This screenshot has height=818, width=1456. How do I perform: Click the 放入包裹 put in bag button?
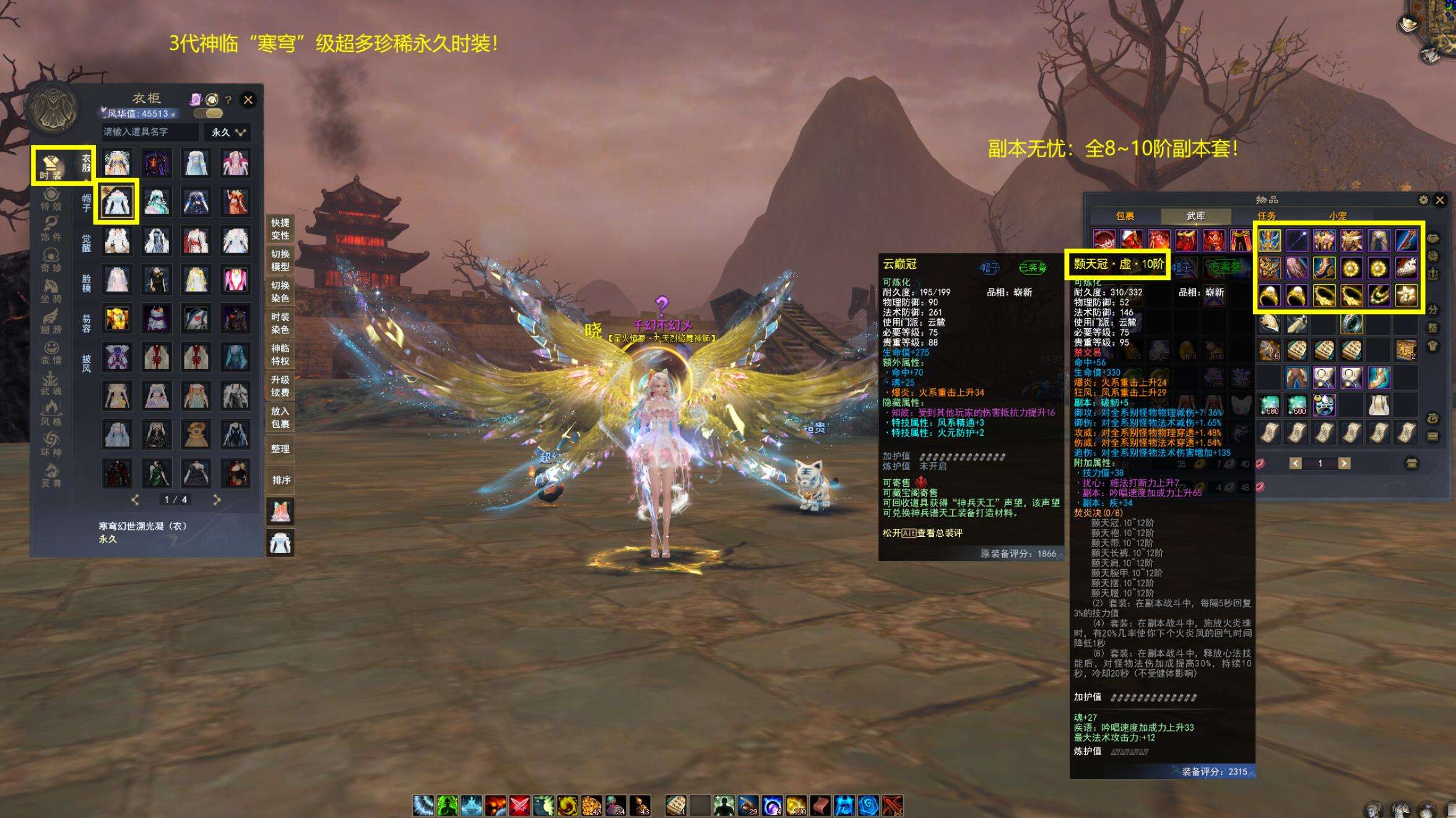click(x=280, y=417)
